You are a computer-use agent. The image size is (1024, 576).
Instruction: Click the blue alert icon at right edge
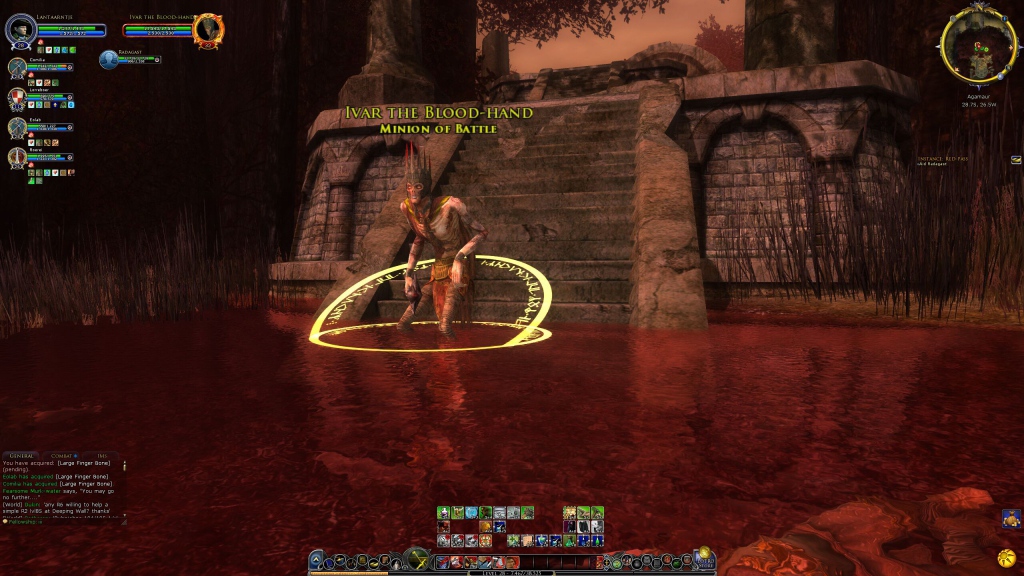[1011, 518]
